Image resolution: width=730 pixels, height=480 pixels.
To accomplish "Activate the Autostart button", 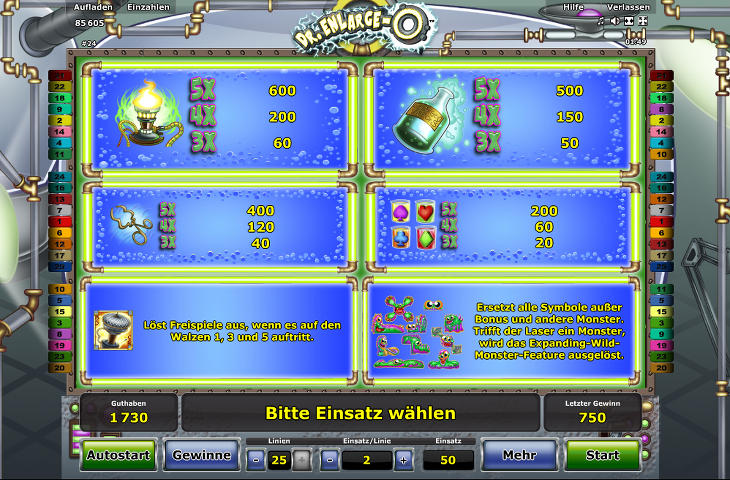I will (118, 455).
